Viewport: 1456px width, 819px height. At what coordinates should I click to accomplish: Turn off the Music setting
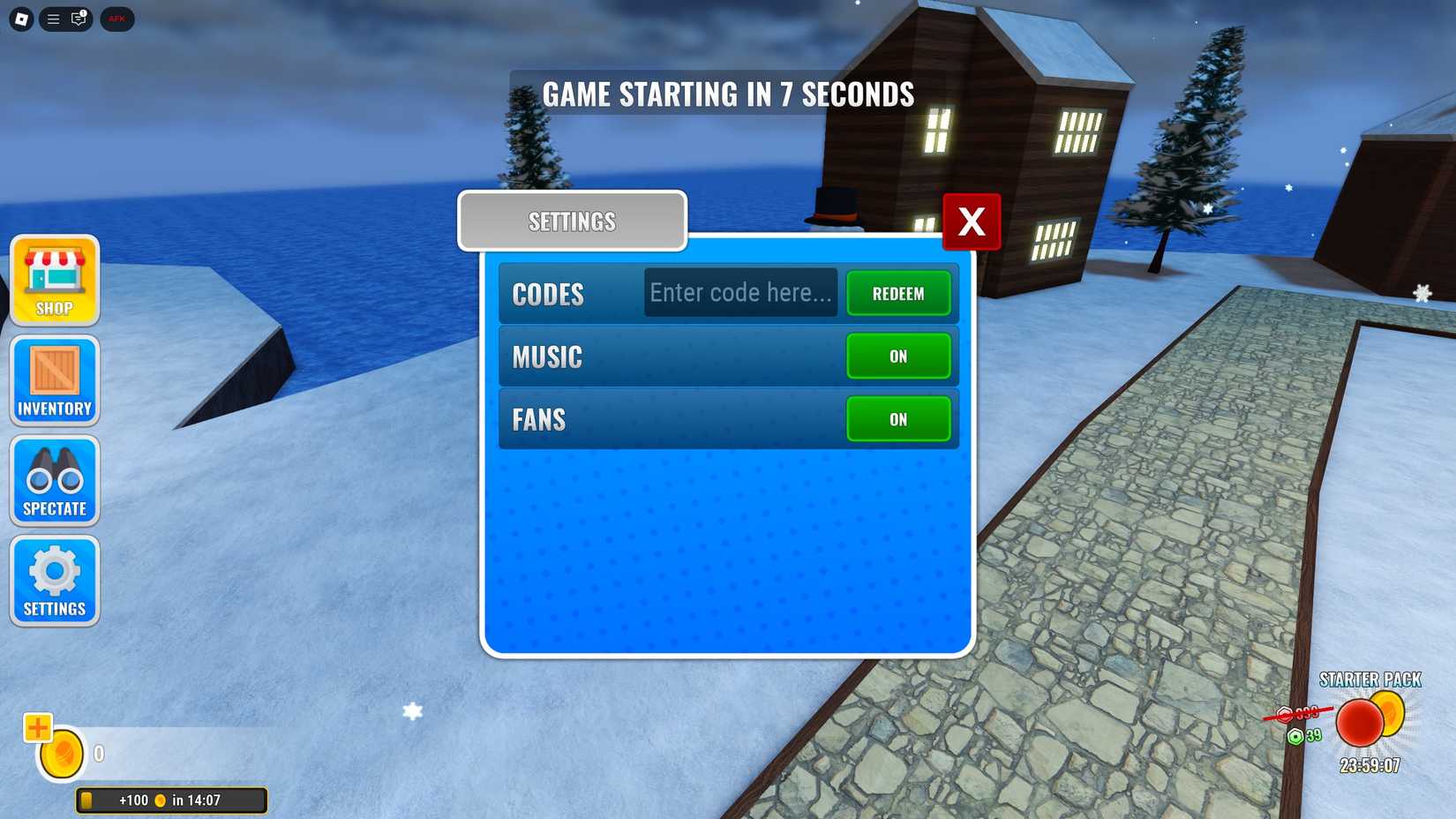point(898,357)
